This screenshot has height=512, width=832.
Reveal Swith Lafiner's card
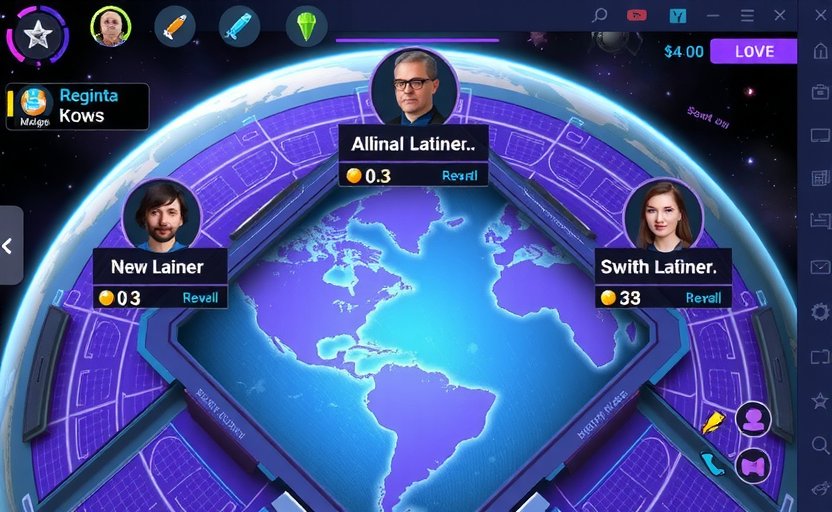tap(703, 297)
